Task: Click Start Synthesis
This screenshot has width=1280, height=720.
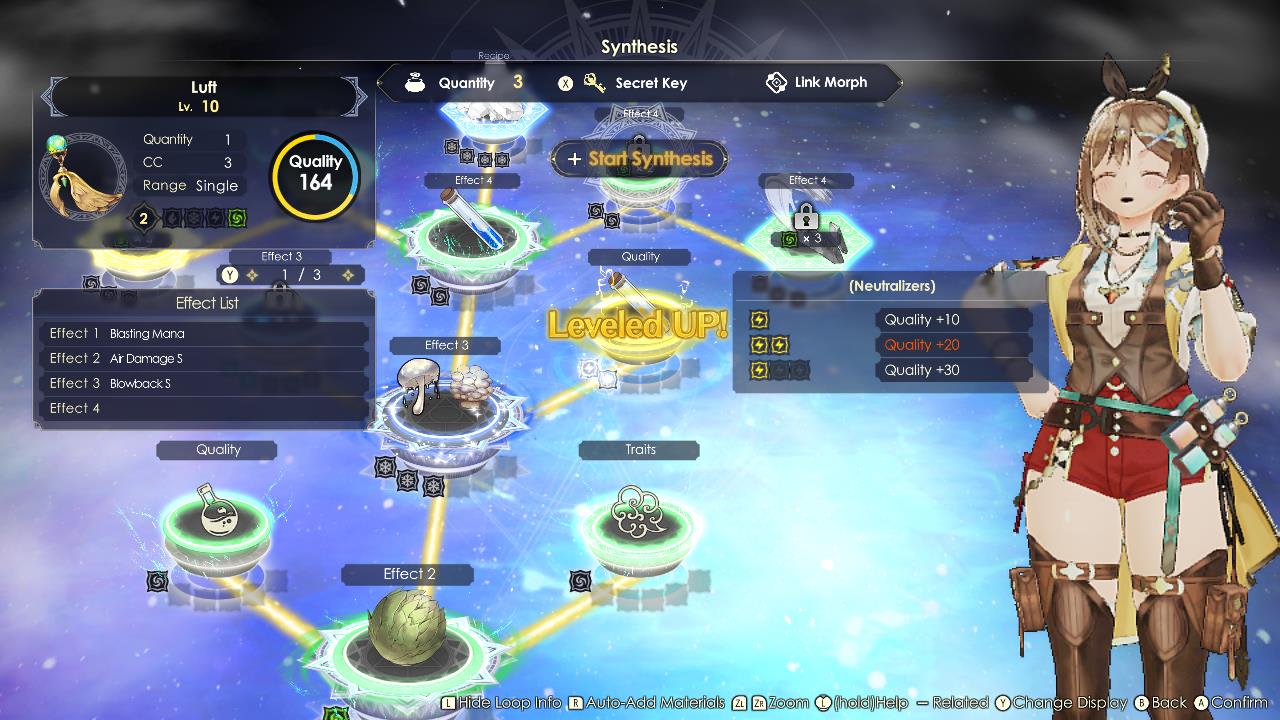Action: point(640,158)
